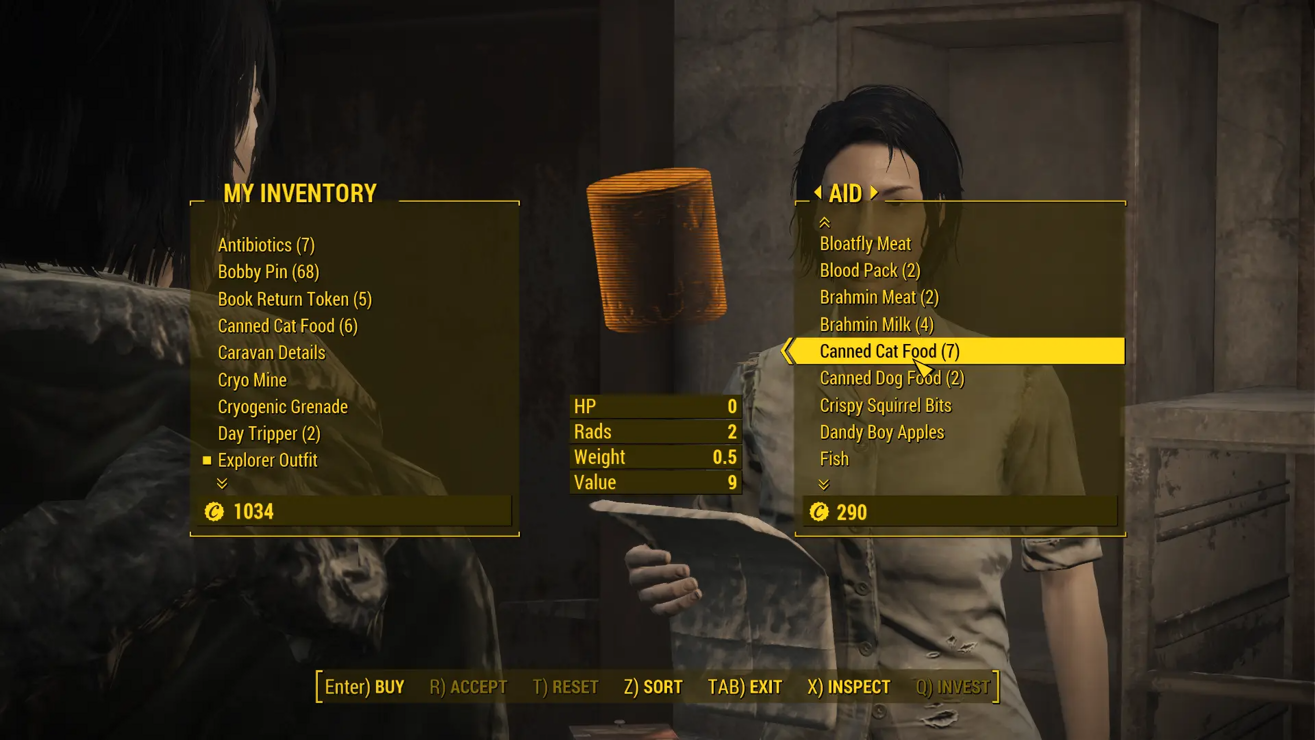Select Brahmin Milk in vendor list
This screenshot has width=1315, height=740.
click(x=876, y=325)
